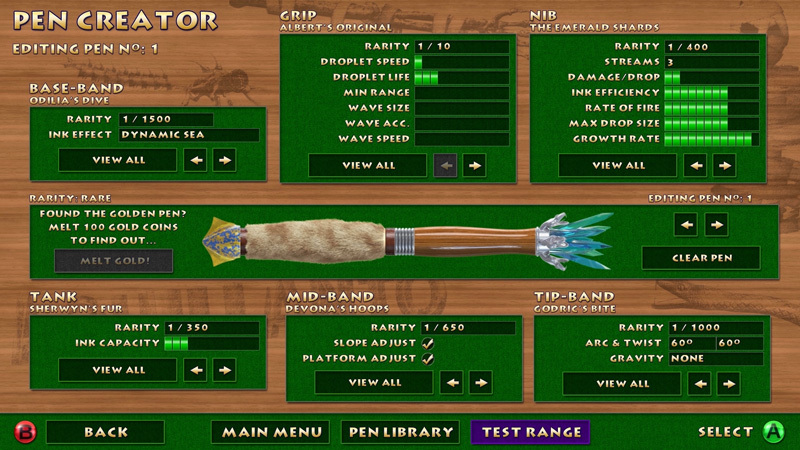Choose the next Tip-Band with right arrow
Image resolution: width=800 pixels, height=450 pixels.
click(728, 383)
